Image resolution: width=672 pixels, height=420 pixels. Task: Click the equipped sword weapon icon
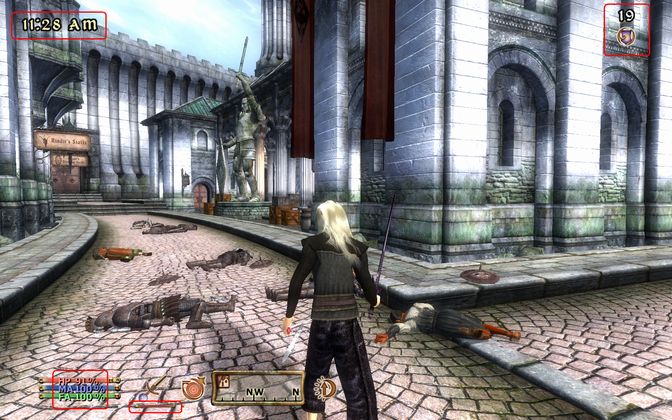[156, 385]
